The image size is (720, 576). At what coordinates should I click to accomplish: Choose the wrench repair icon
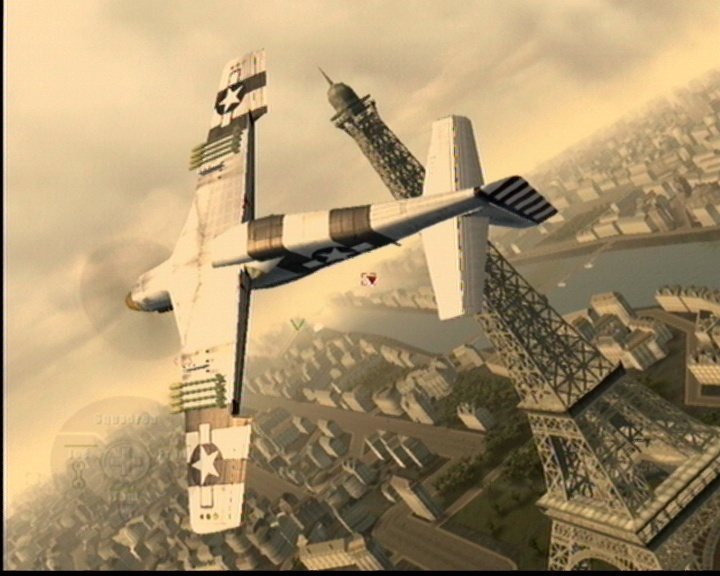click(x=77, y=474)
